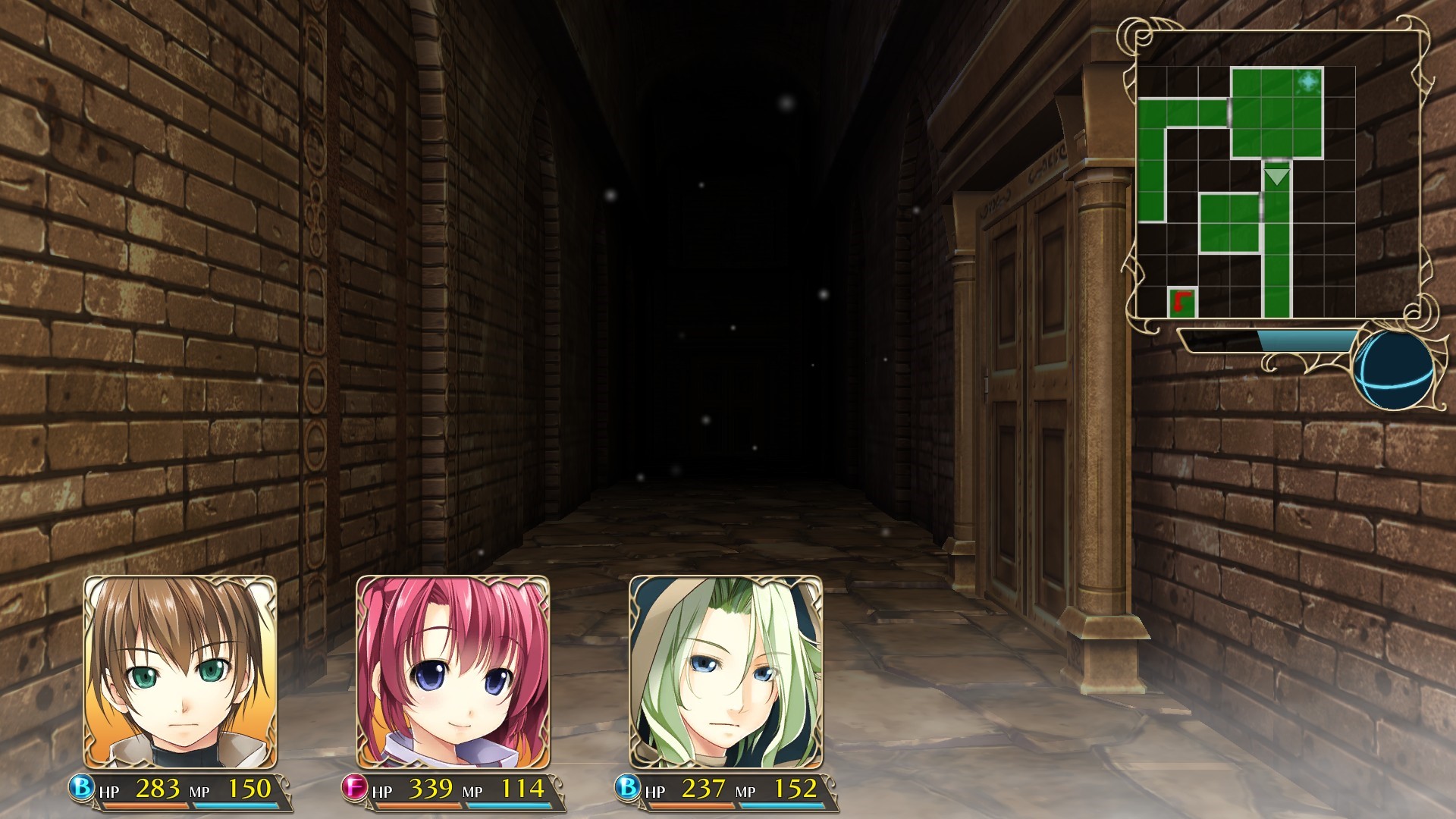Image resolution: width=1456 pixels, height=819 pixels.
Task: Click the sparkling blue marker on minimap
Action: point(1308,81)
